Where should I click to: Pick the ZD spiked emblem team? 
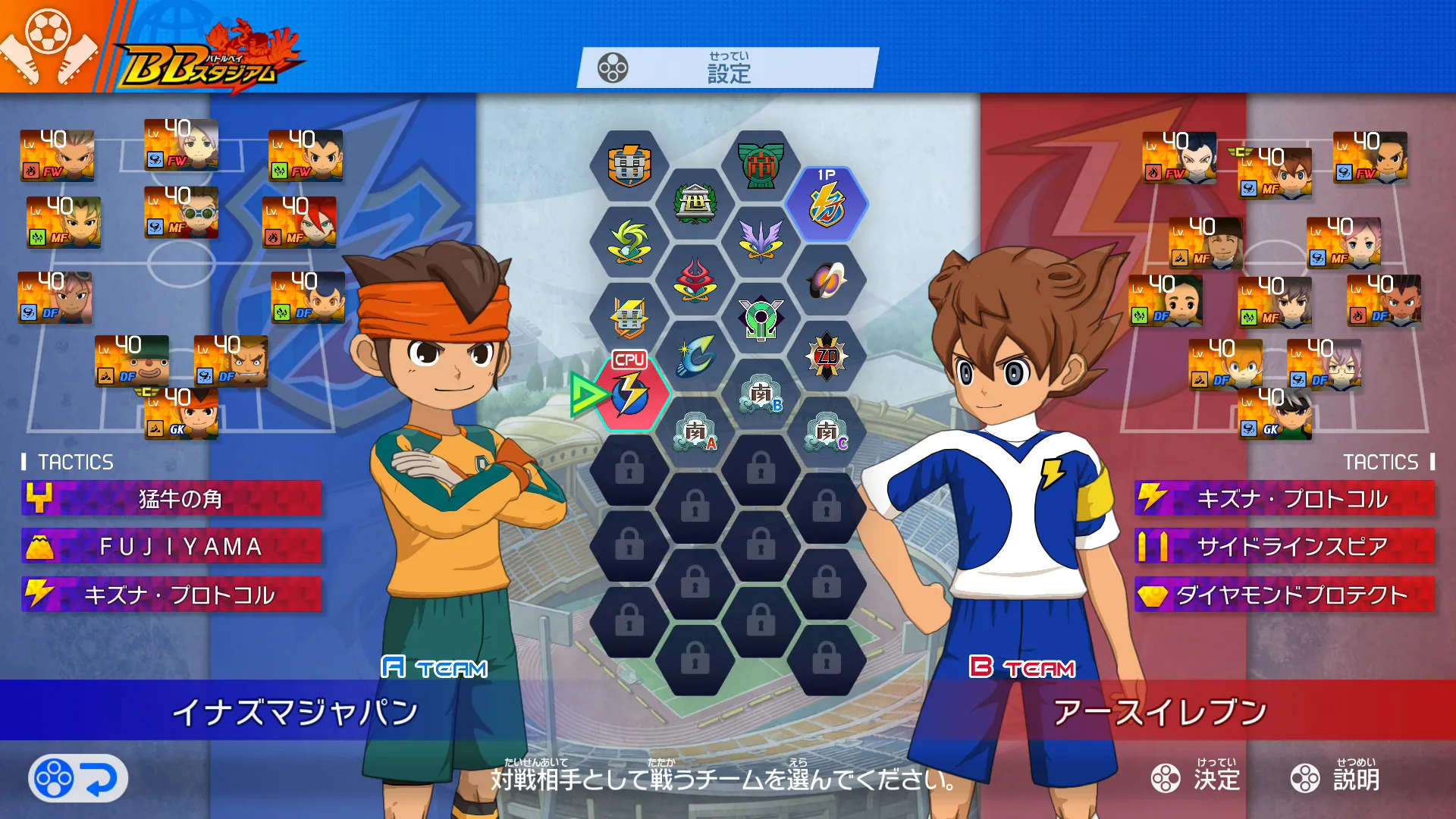pyautogui.click(x=827, y=356)
